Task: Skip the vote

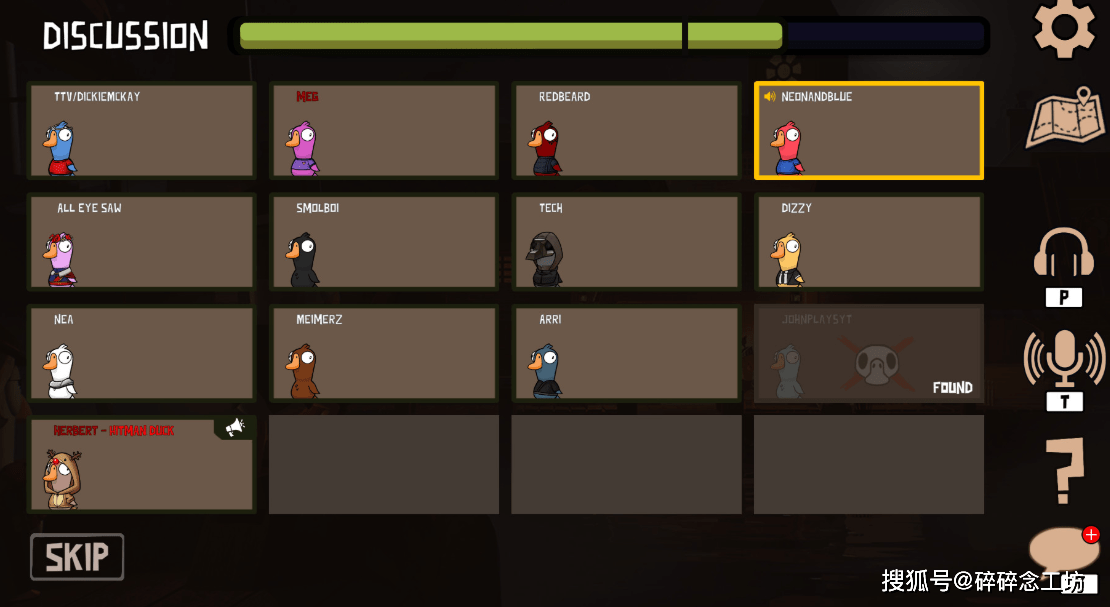Action: click(x=77, y=557)
